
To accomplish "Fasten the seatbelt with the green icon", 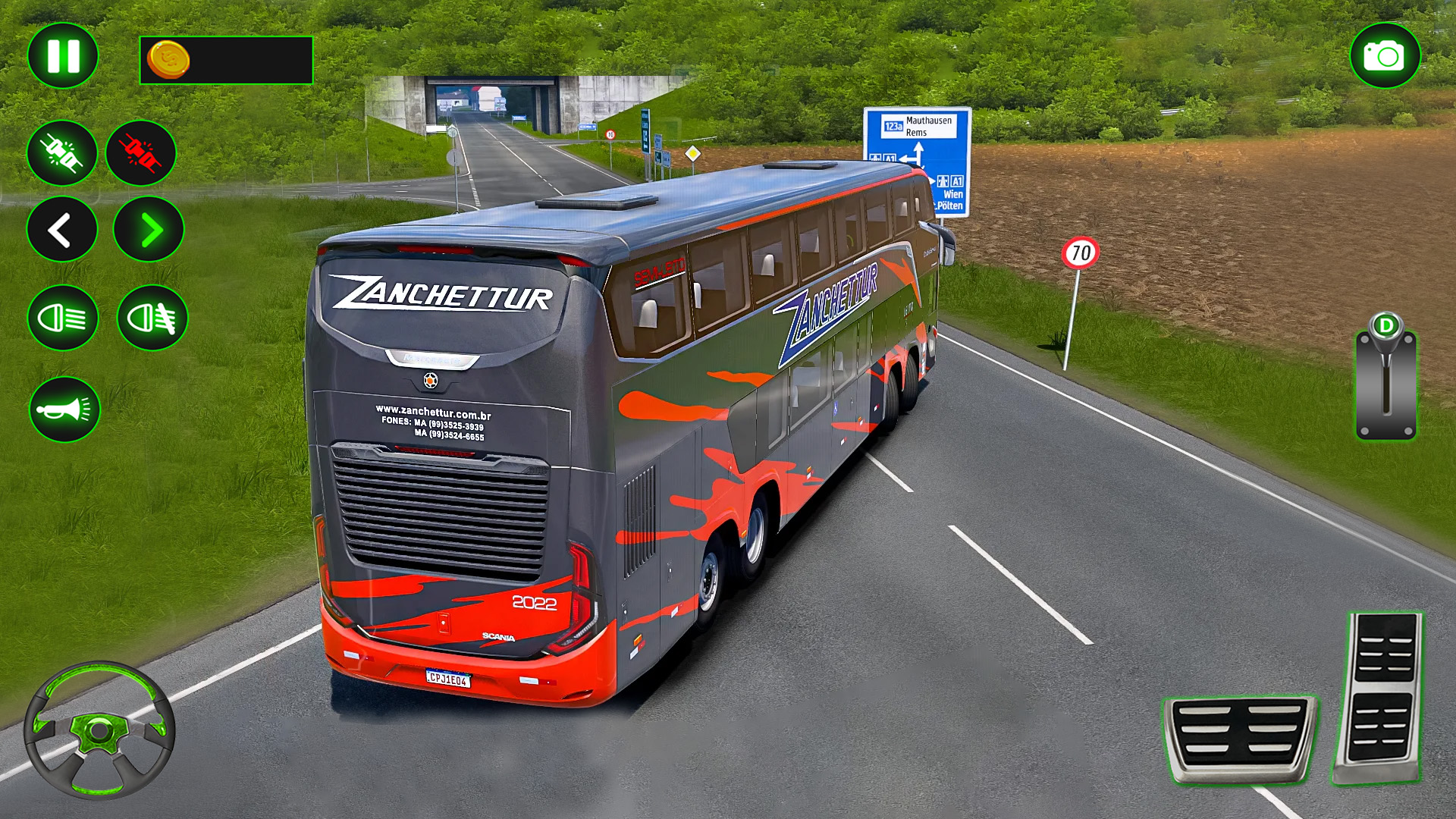I will click(x=61, y=153).
